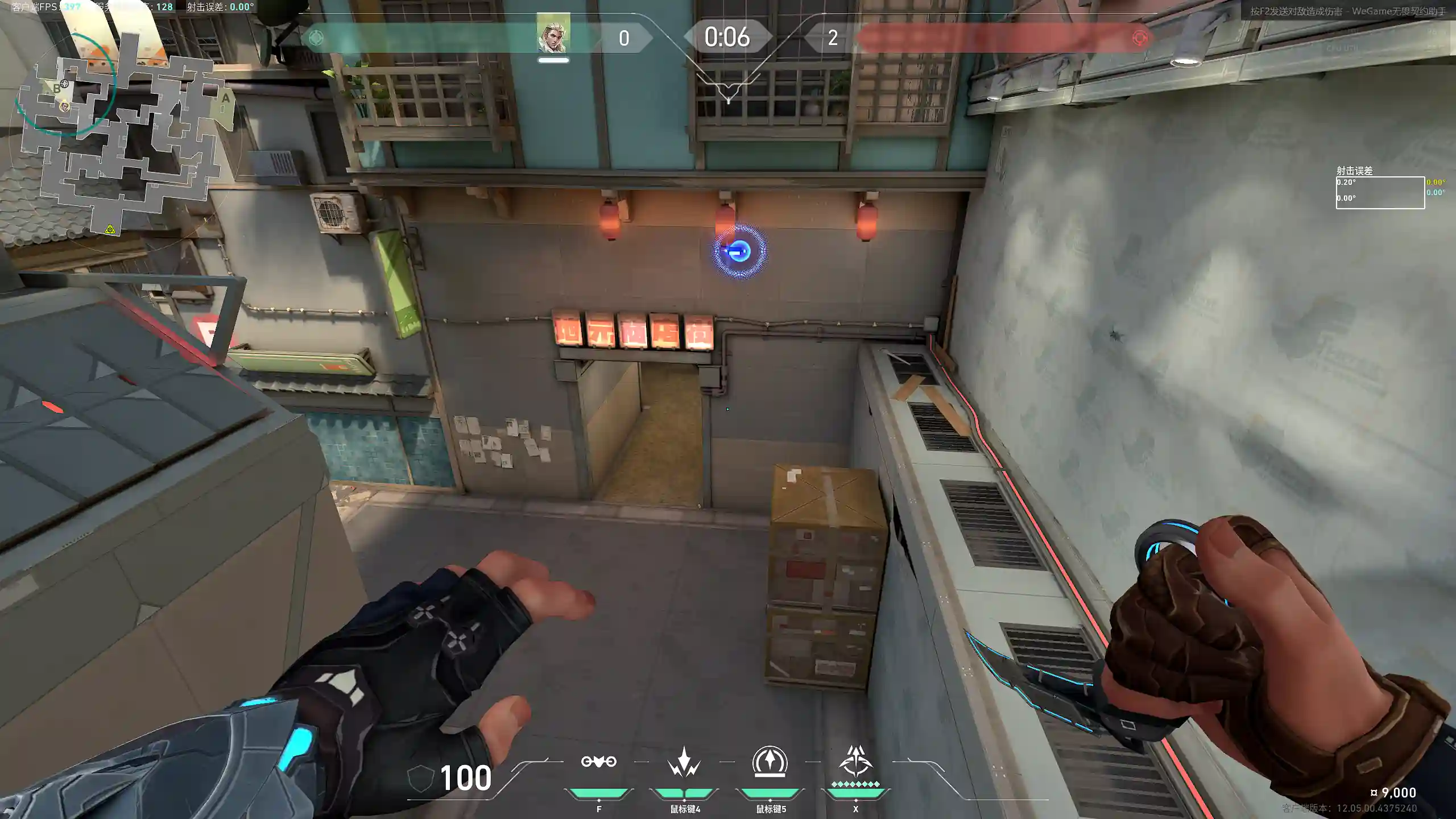Image resolution: width=1456 pixels, height=819 pixels.
Task: Click the player agent marker on the minimap
Action: click(x=65, y=106)
